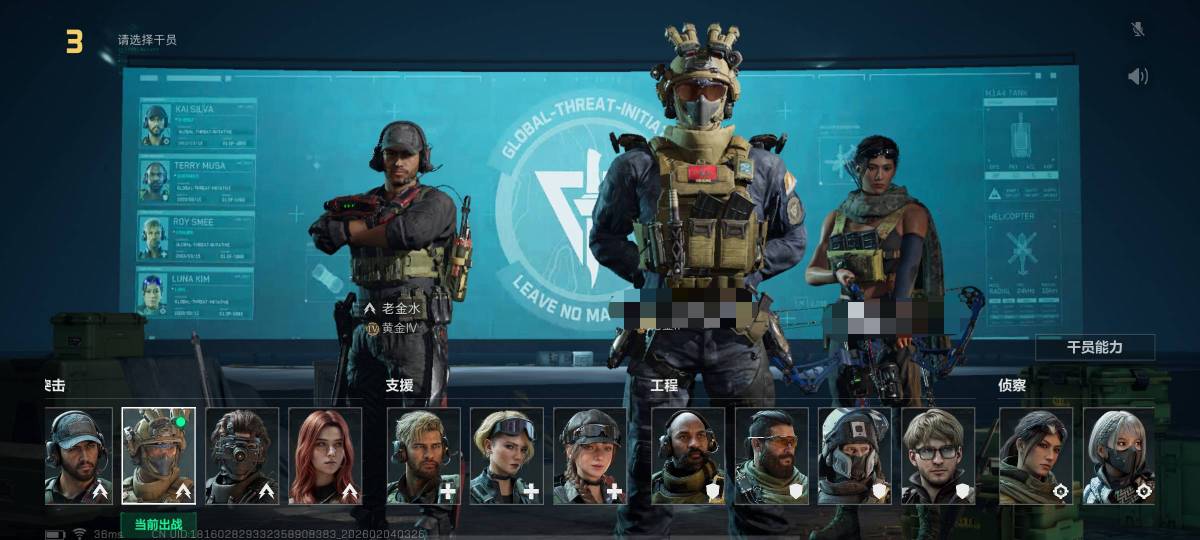The width and height of the screenshot is (1200, 540).
Task: Choose the engineer with orange-tinted glasses
Action: click(771, 455)
